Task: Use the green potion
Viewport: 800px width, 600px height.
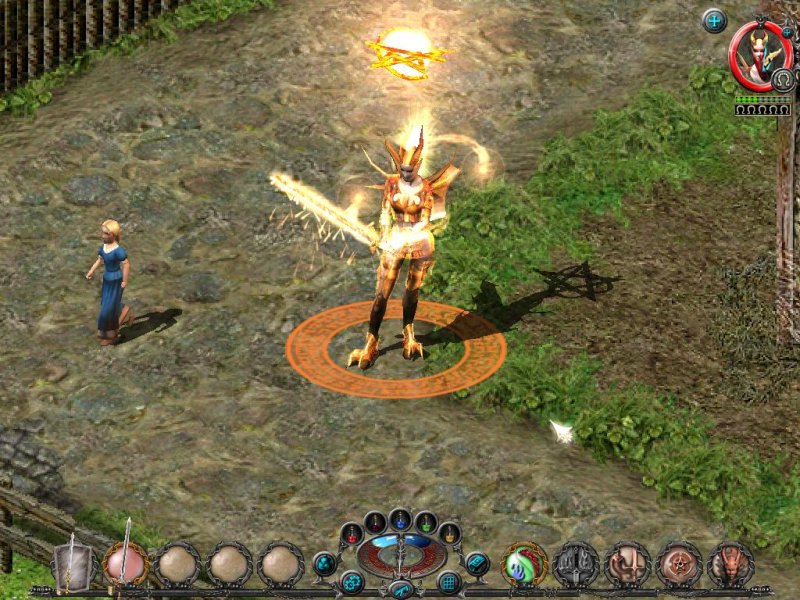Action: click(426, 522)
